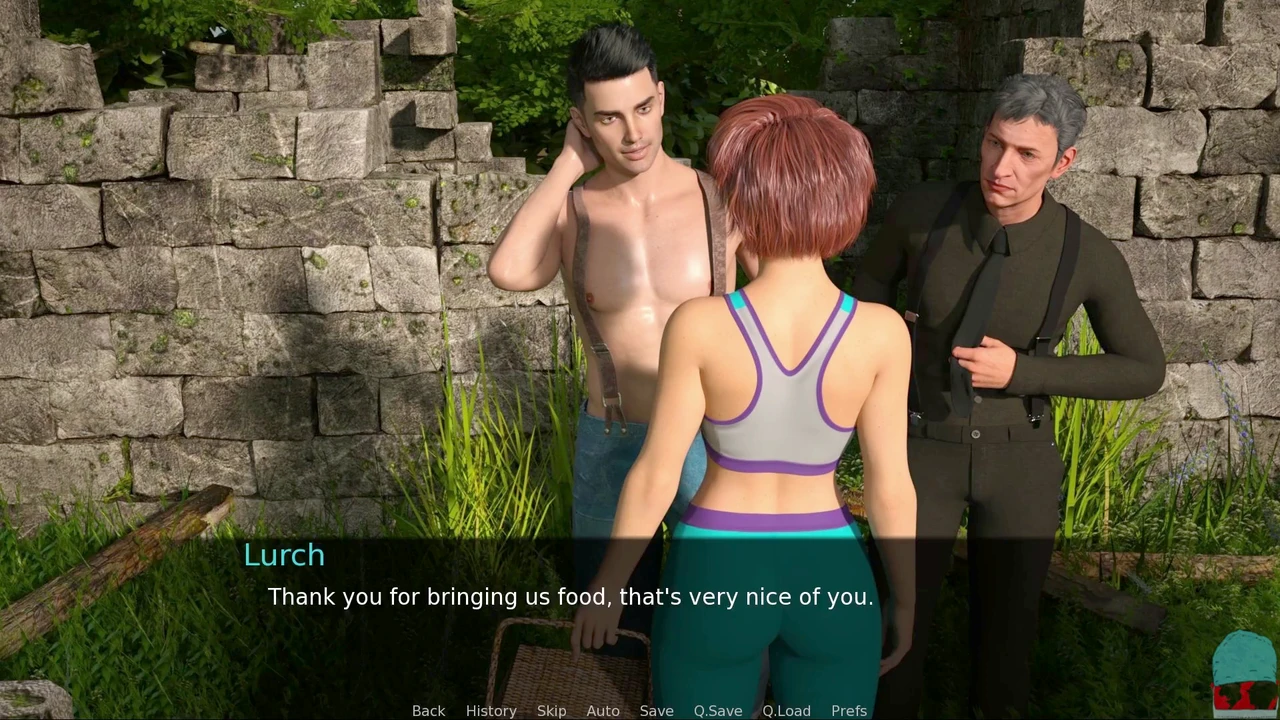Image resolution: width=1280 pixels, height=720 pixels.
Task: Click Q.Load to quick load
Action: 786,710
